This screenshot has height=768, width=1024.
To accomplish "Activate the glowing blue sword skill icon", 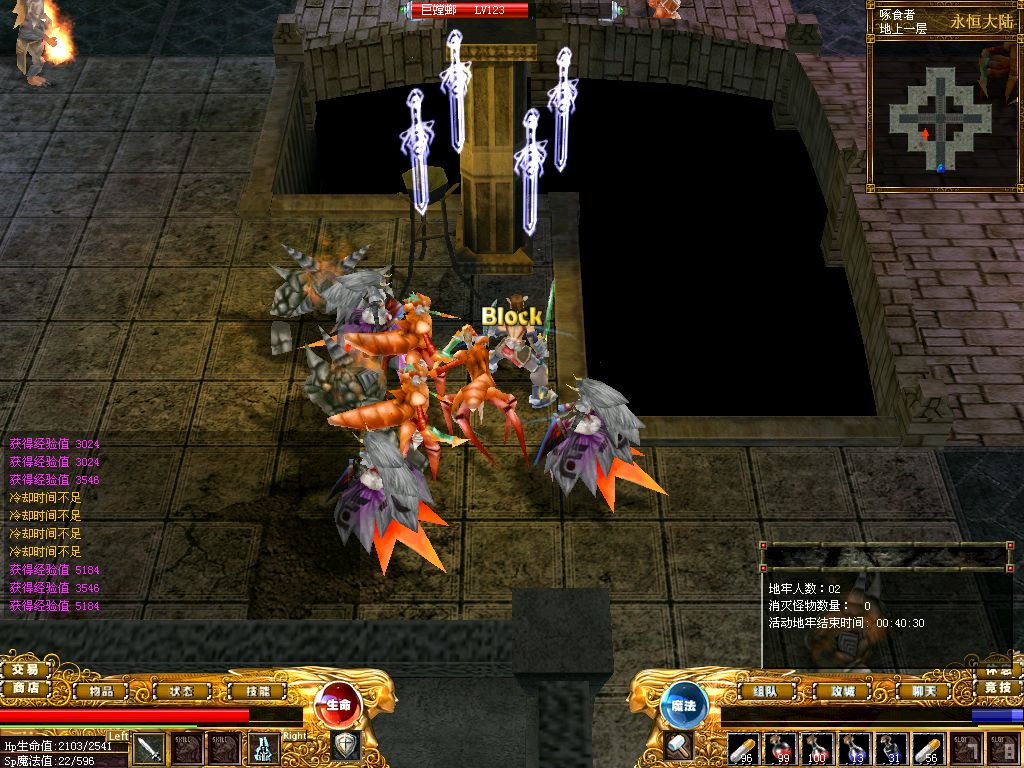I will pos(264,748).
